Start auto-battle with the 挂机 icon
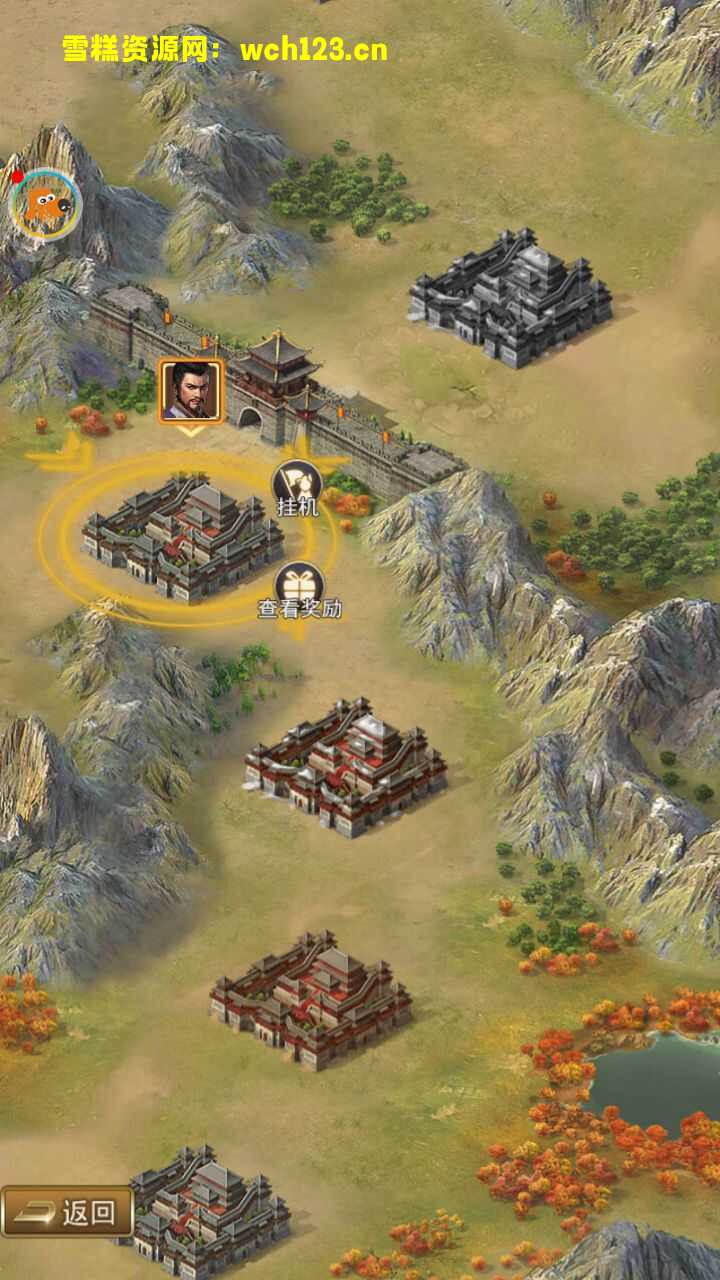This screenshot has height=1280, width=720. [296, 486]
